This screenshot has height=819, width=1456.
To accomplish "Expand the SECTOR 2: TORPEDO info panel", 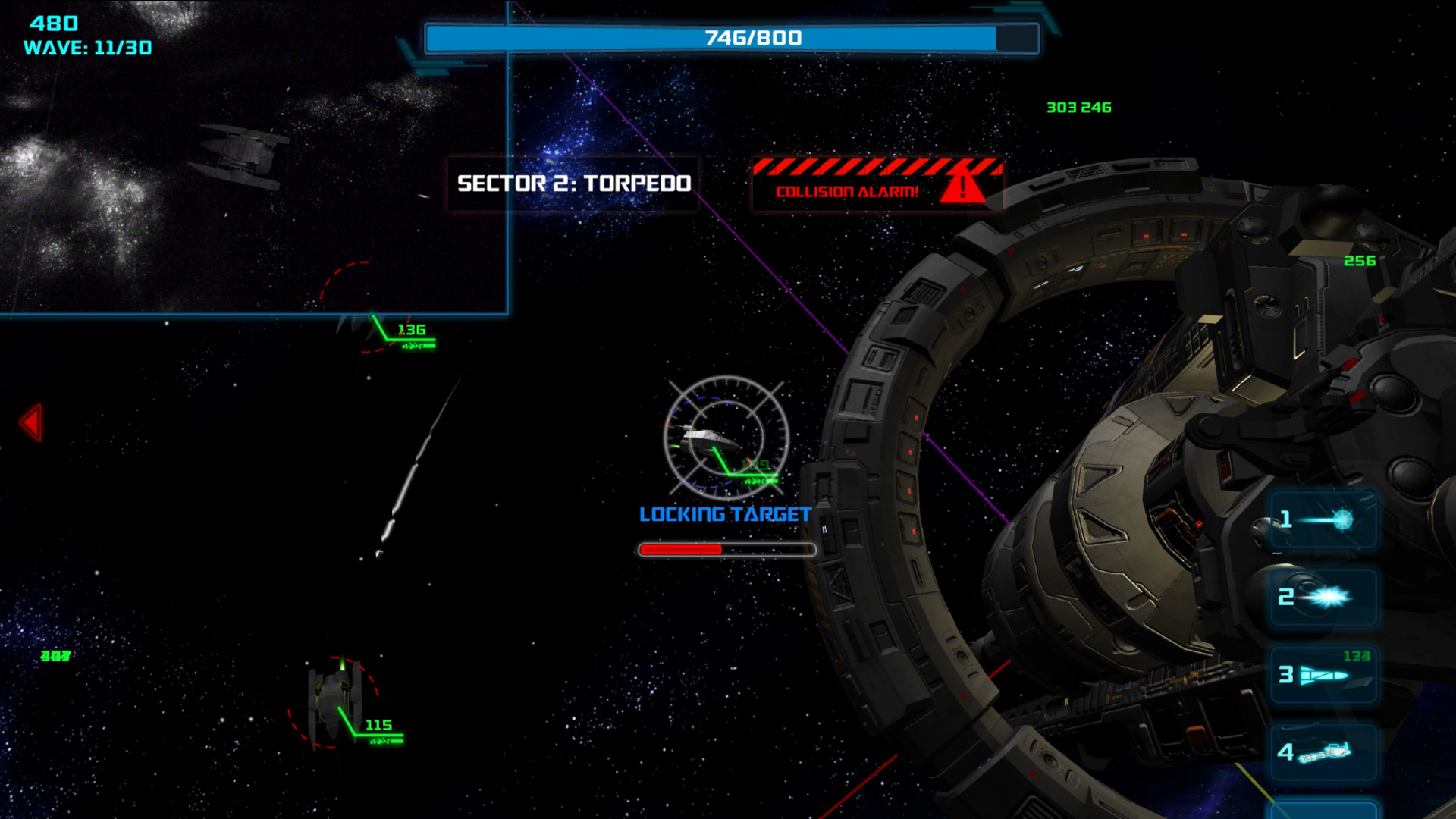I will pyautogui.click(x=573, y=182).
